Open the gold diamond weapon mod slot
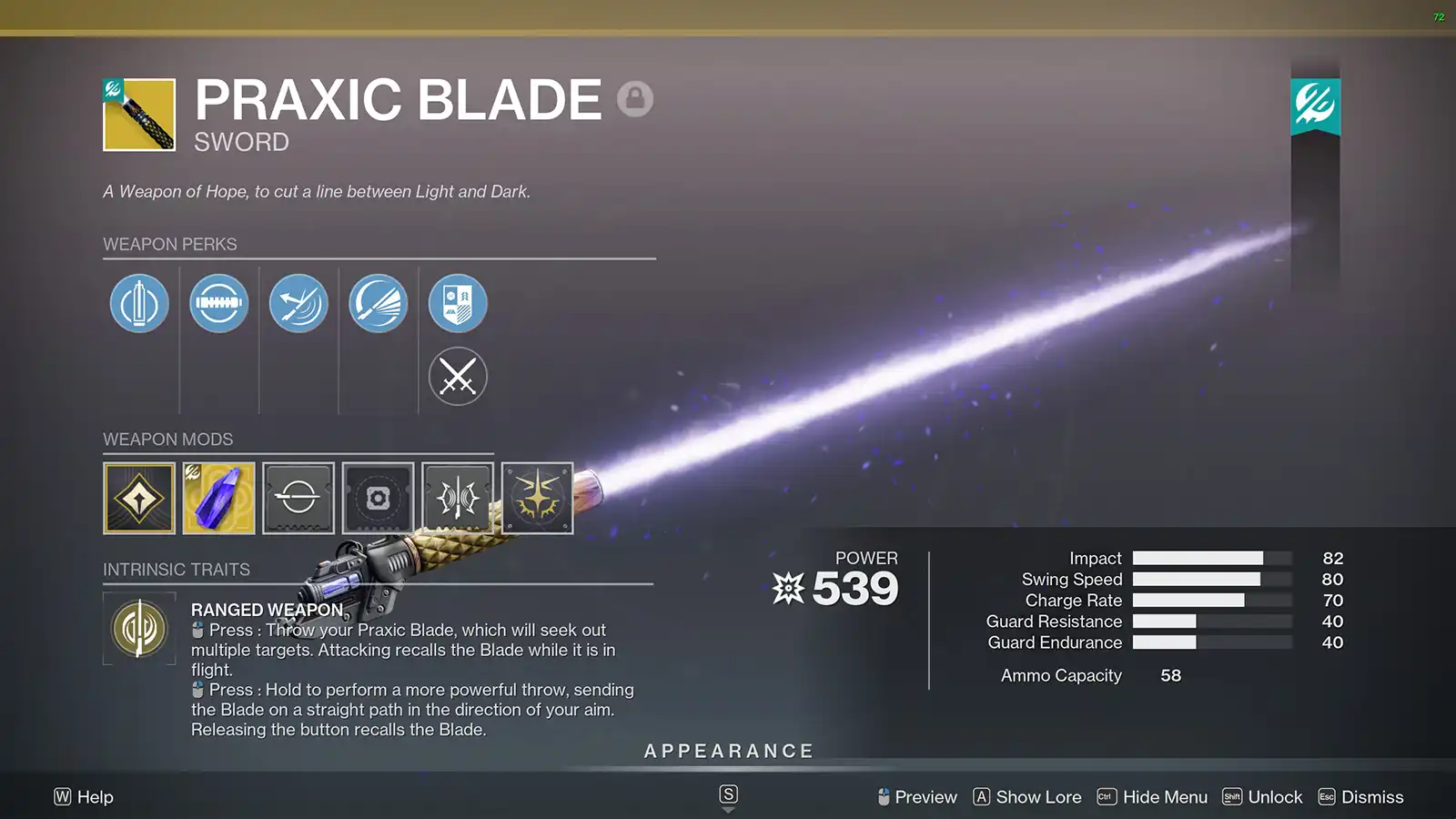This screenshot has width=1456, height=819. [x=138, y=499]
